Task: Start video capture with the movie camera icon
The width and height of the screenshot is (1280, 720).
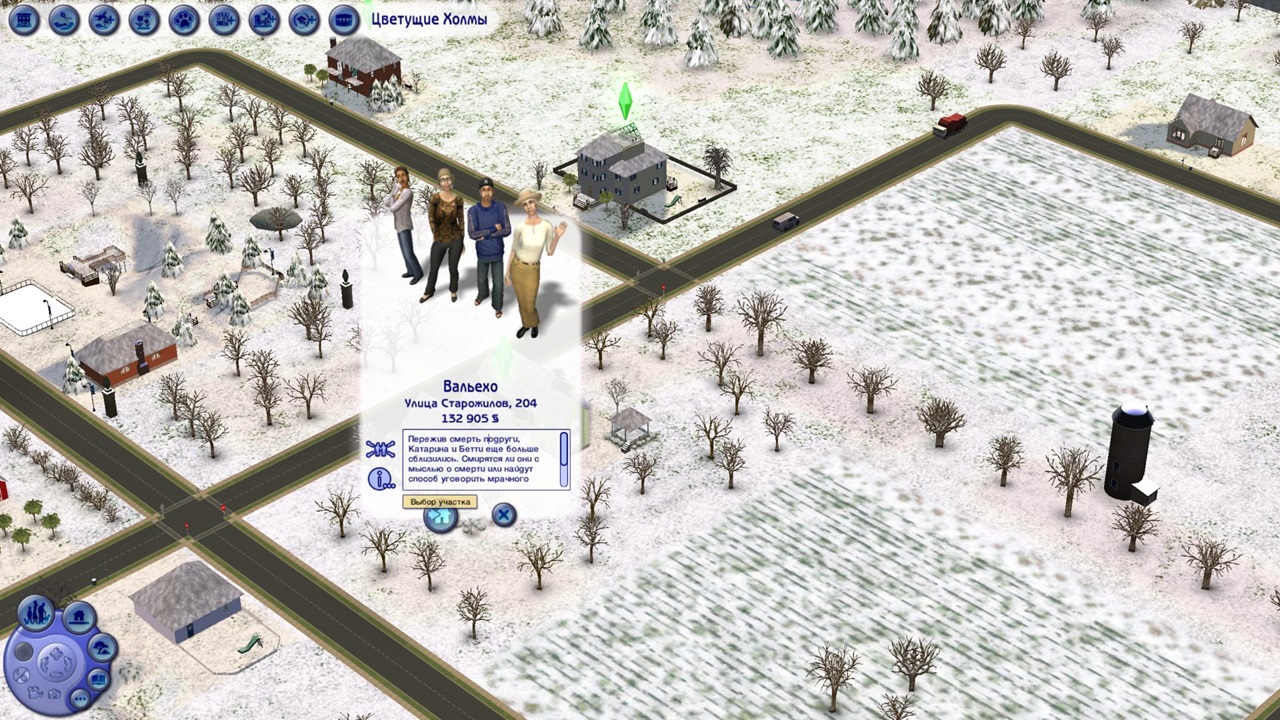Action: click(36, 694)
